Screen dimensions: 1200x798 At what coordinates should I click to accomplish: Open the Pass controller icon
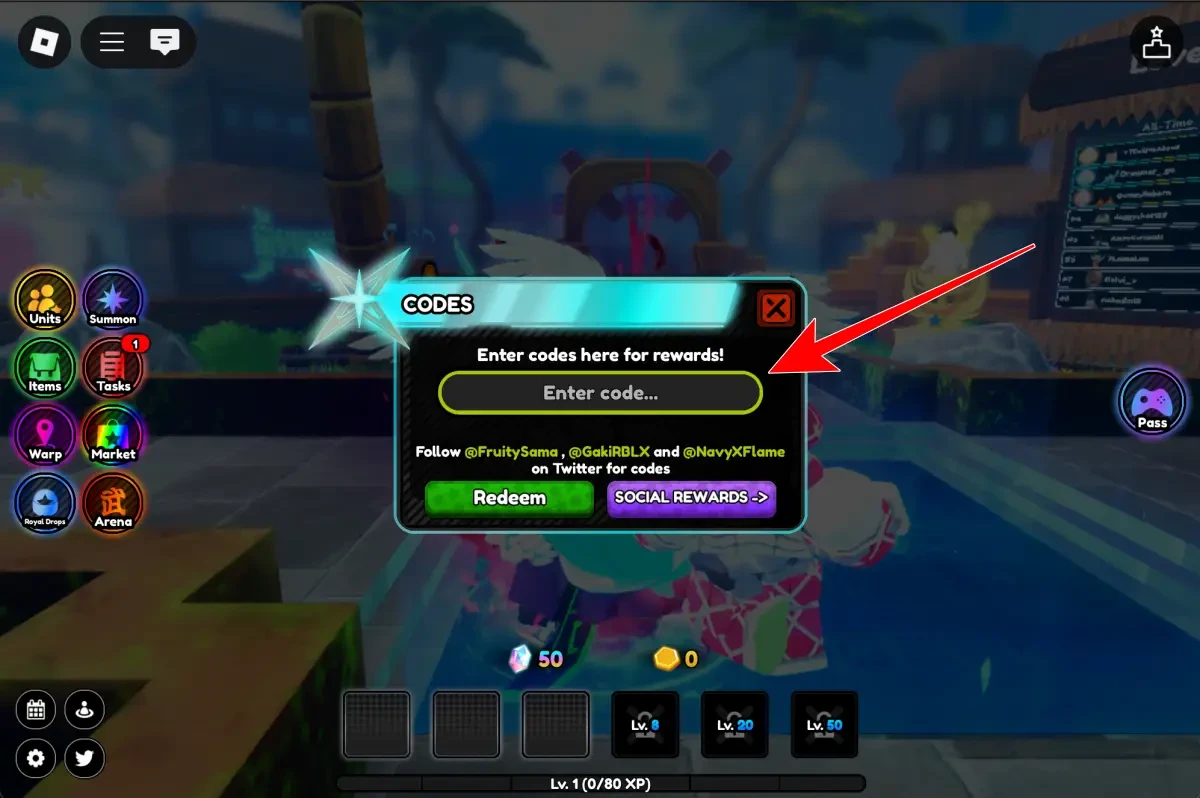(1152, 402)
